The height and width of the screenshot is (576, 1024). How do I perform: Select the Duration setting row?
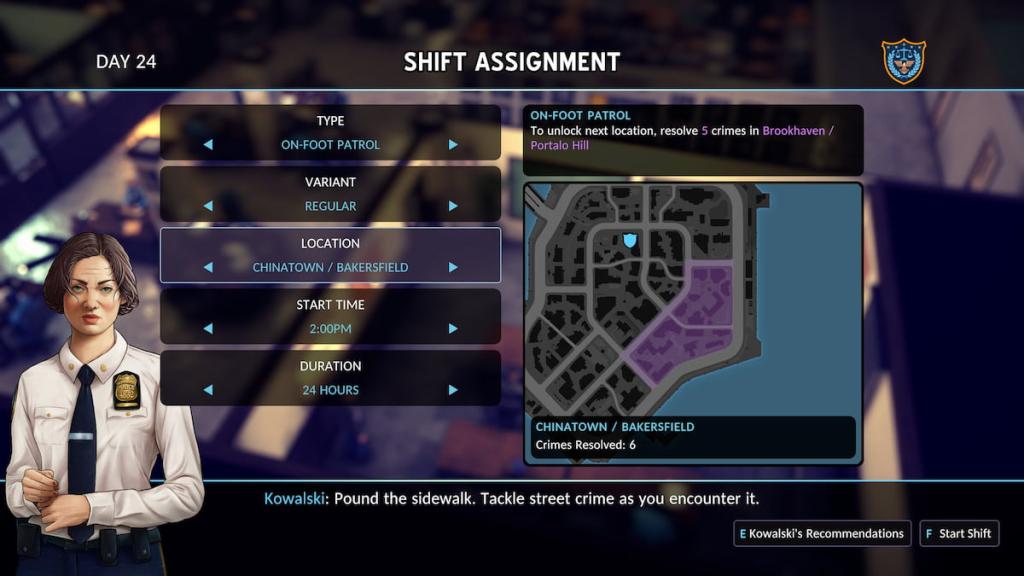coord(330,377)
